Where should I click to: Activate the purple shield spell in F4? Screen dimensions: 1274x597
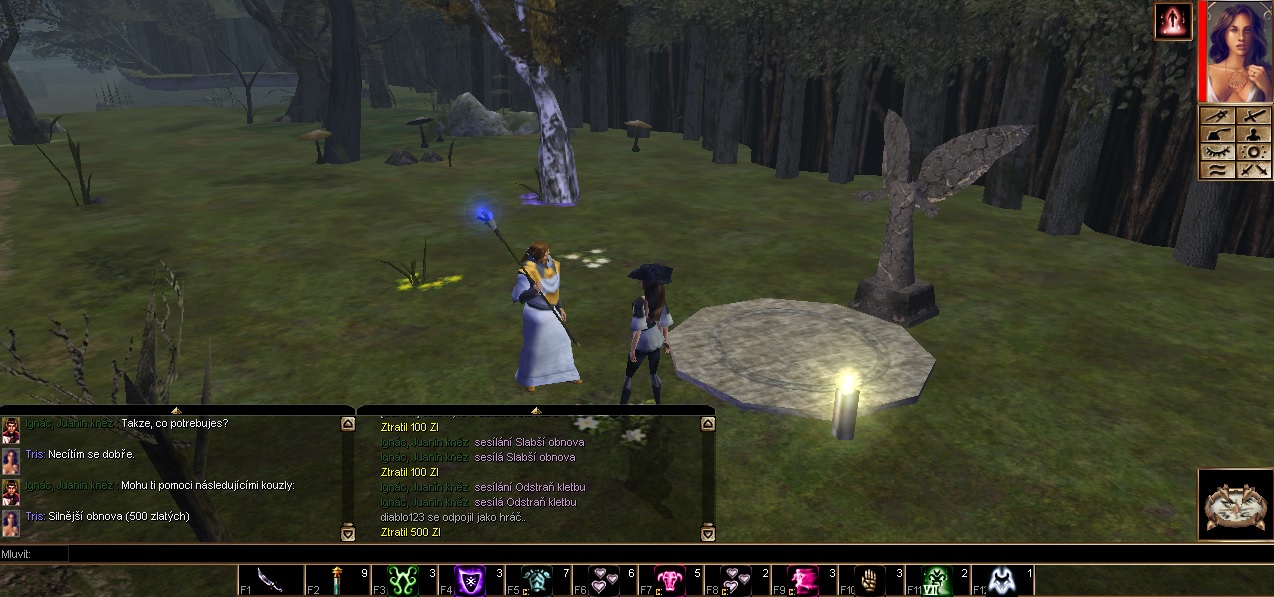pyautogui.click(x=470, y=580)
